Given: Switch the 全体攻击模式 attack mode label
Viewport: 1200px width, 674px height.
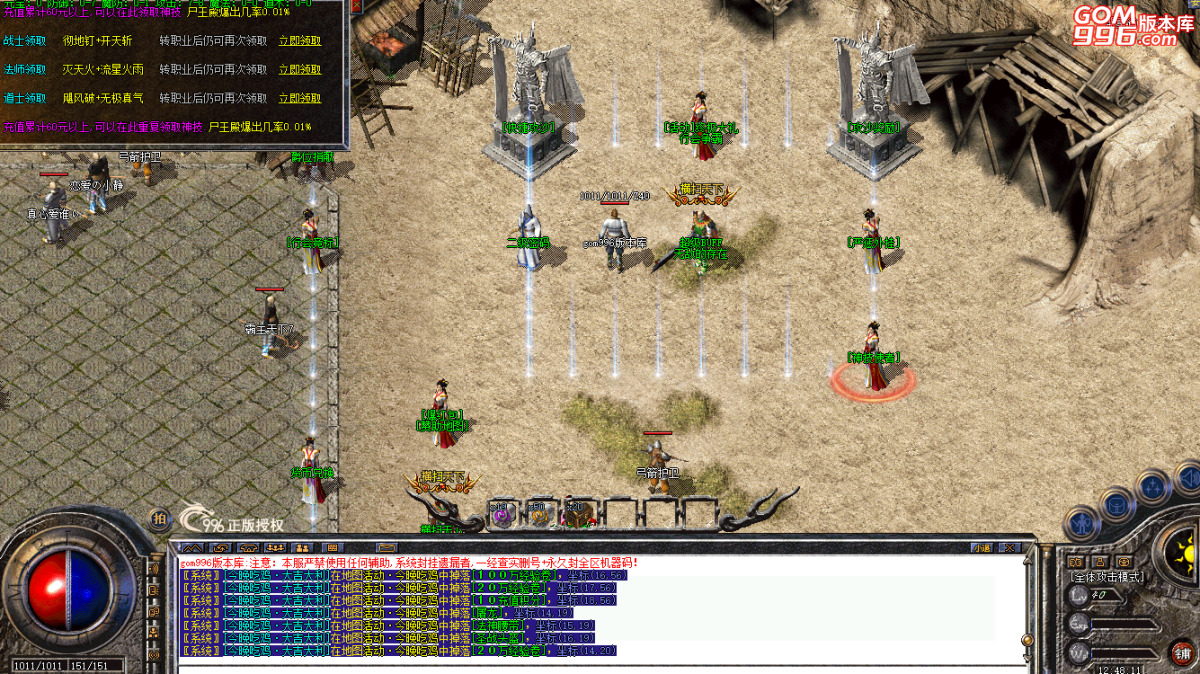Looking at the screenshot, I should (x=1107, y=577).
